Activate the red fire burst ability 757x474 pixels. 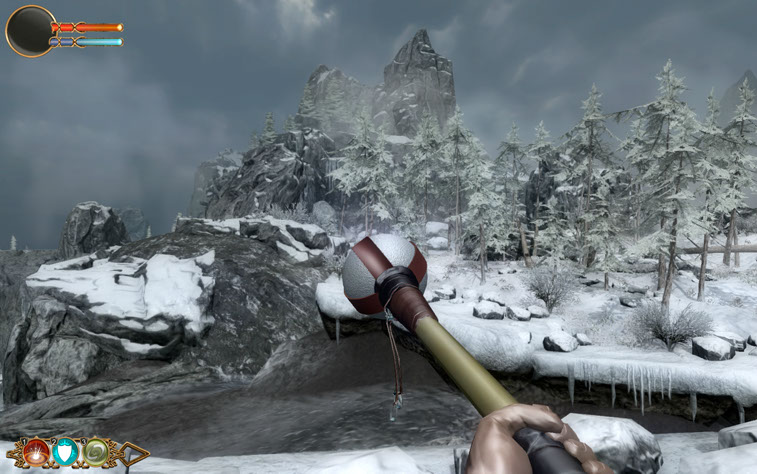pos(37,452)
